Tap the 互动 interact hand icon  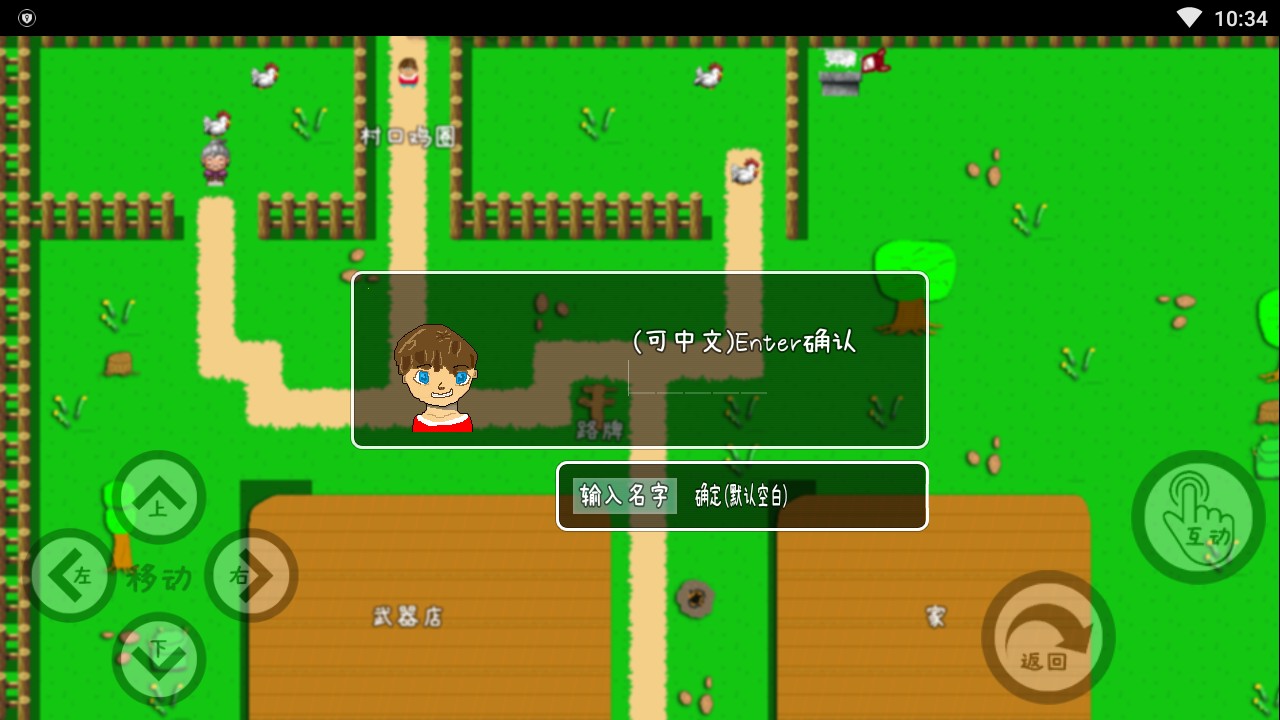[1197, 515]
